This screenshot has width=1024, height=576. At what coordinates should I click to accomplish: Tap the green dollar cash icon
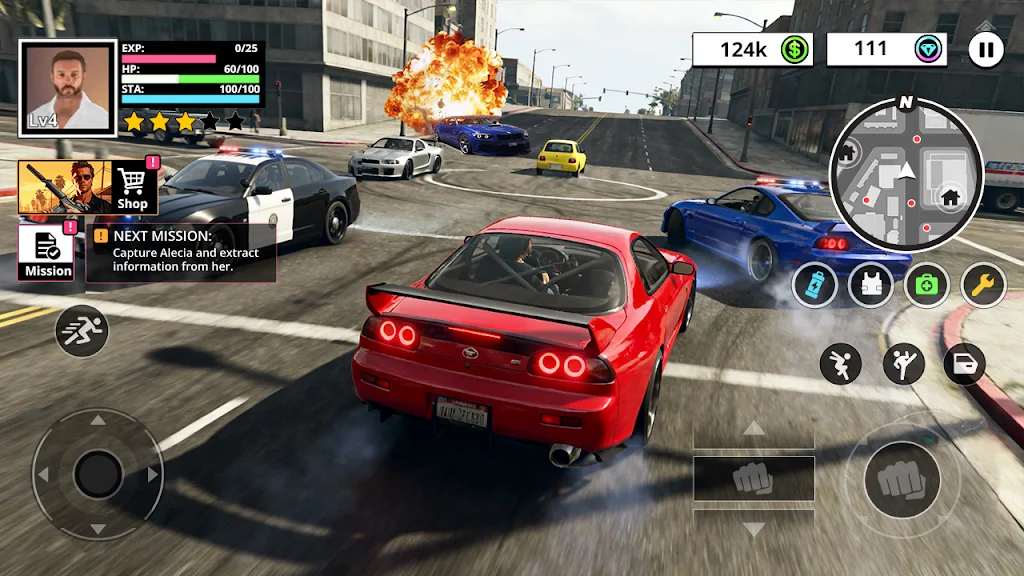point(795,50)
